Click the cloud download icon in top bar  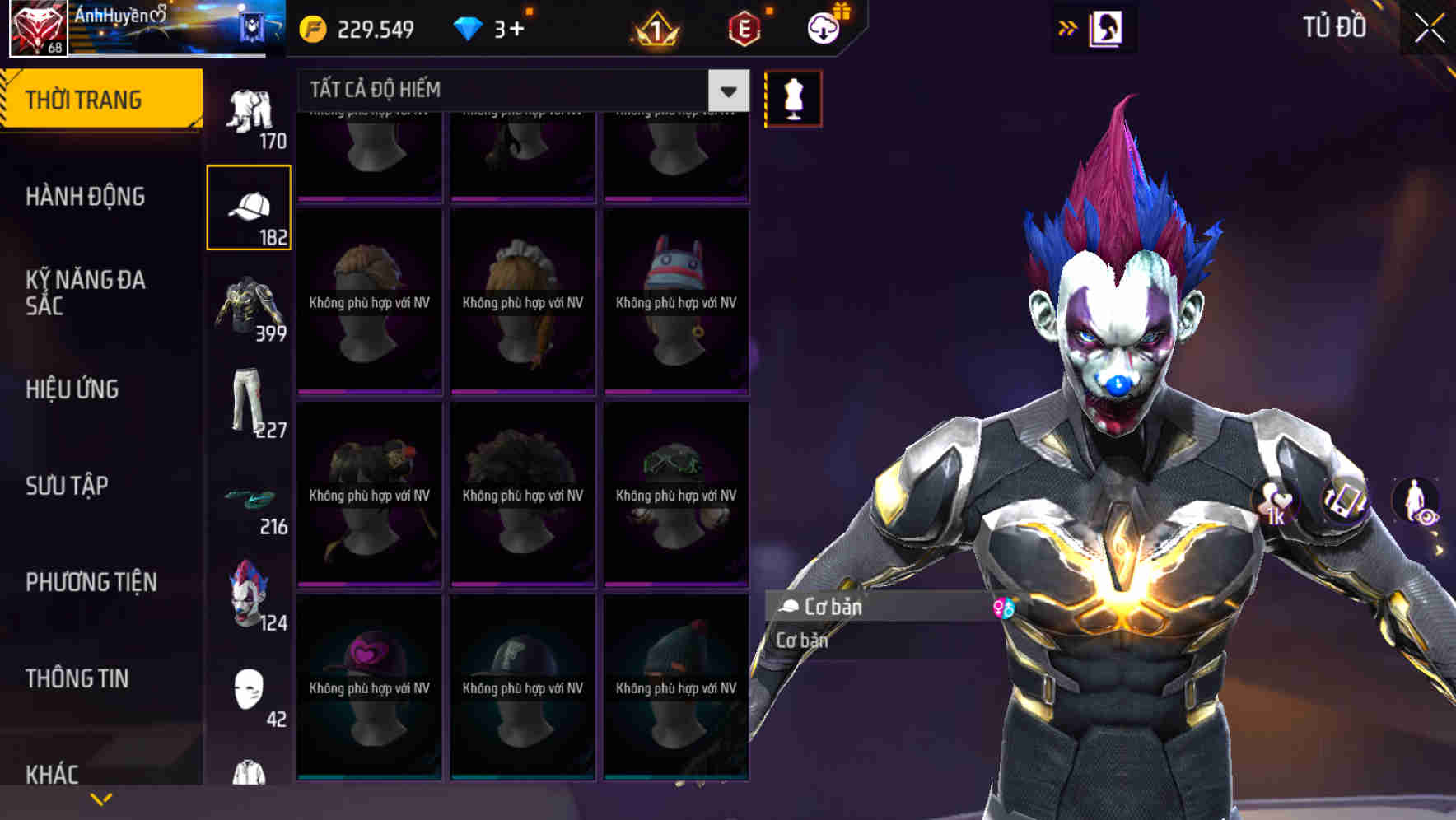click(824, 27)
